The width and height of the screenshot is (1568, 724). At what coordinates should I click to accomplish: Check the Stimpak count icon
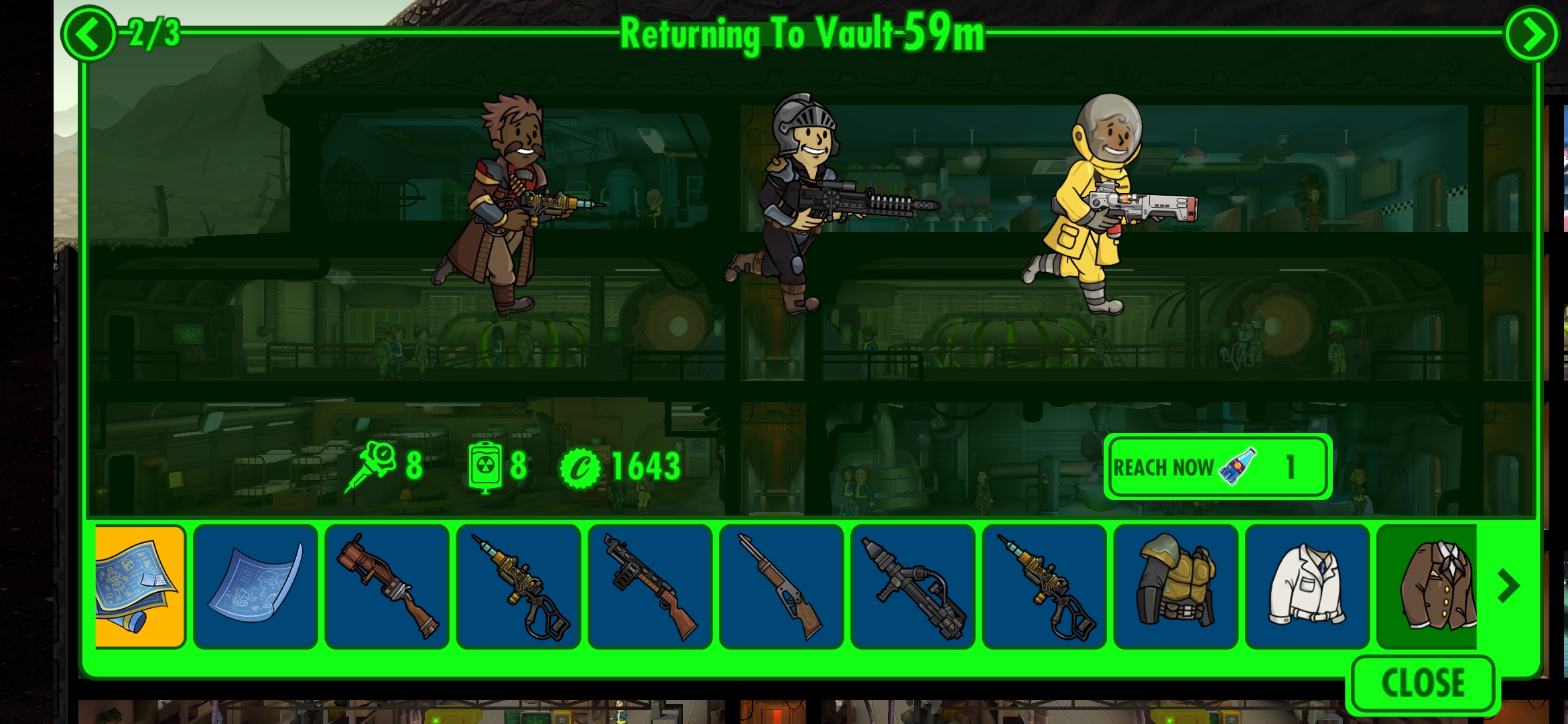point(376,463)
